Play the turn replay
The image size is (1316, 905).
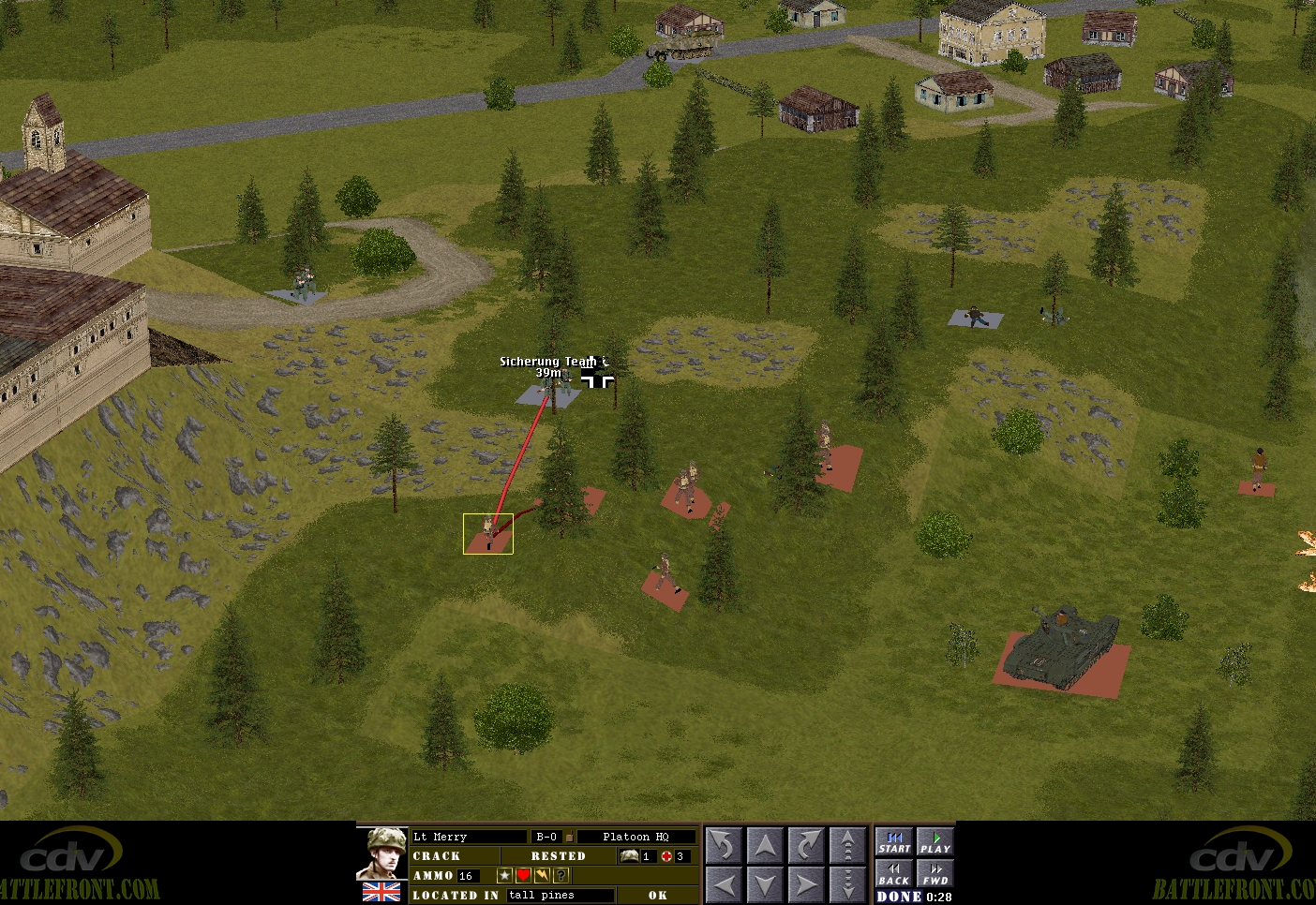click(935, 843)
